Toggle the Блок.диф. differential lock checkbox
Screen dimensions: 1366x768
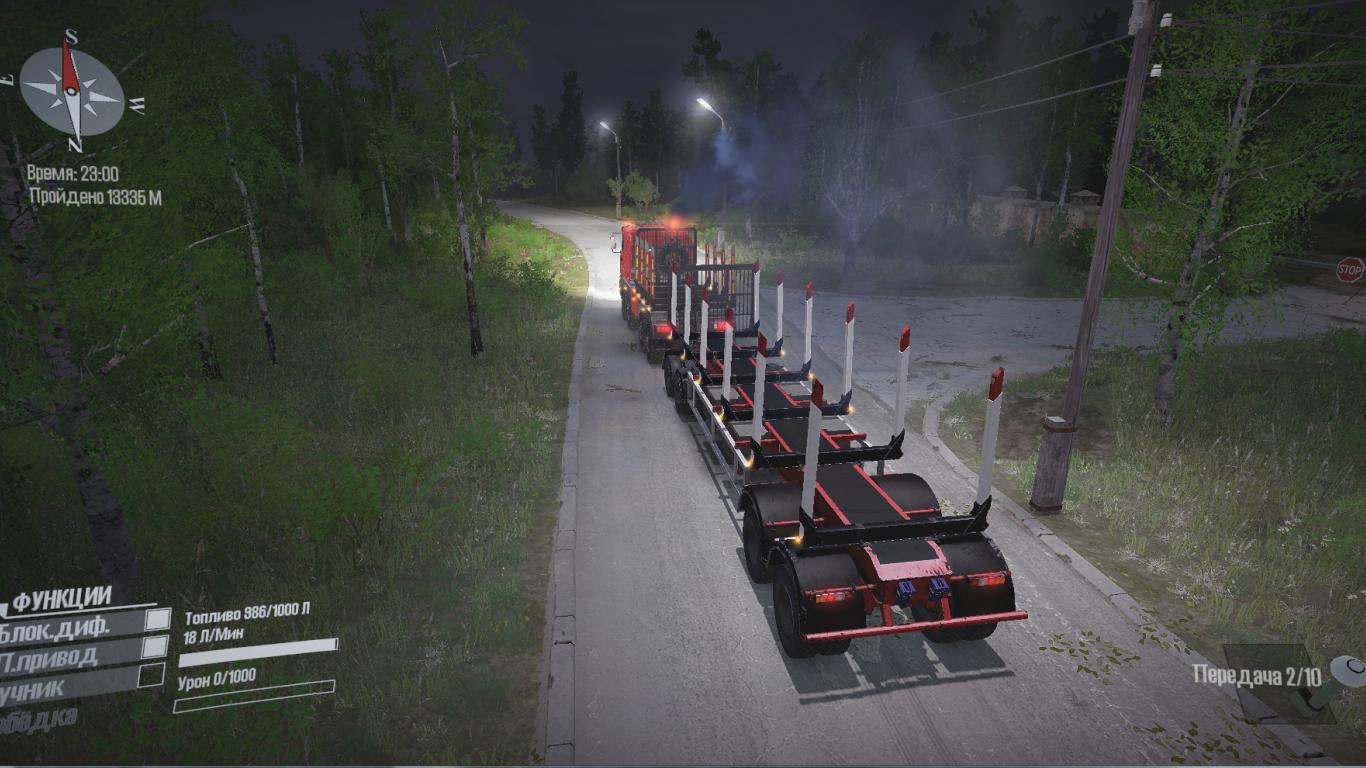(x=158, y=620)
